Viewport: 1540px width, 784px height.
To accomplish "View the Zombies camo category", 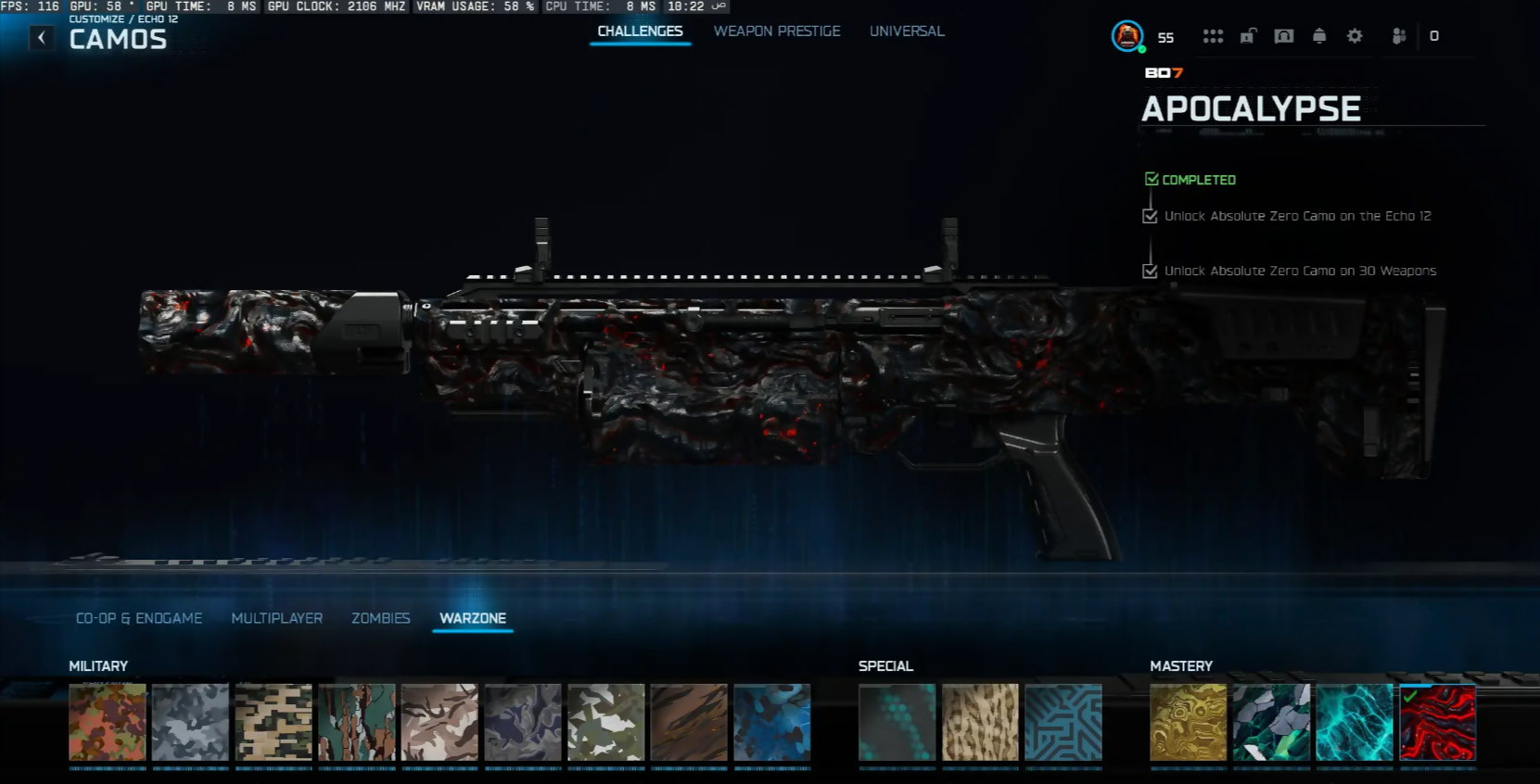I will 380,618.
